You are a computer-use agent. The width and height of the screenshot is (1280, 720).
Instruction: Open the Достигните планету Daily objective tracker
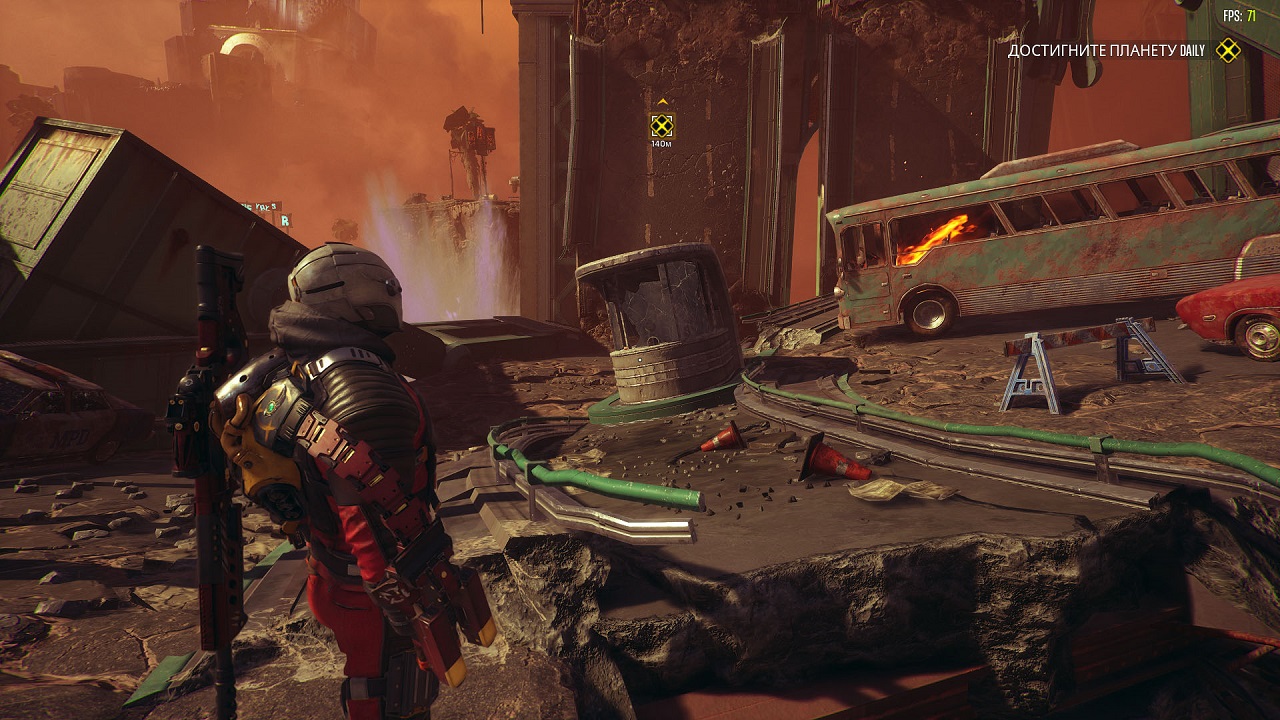pyautogui.click(x=1107, y=50)
